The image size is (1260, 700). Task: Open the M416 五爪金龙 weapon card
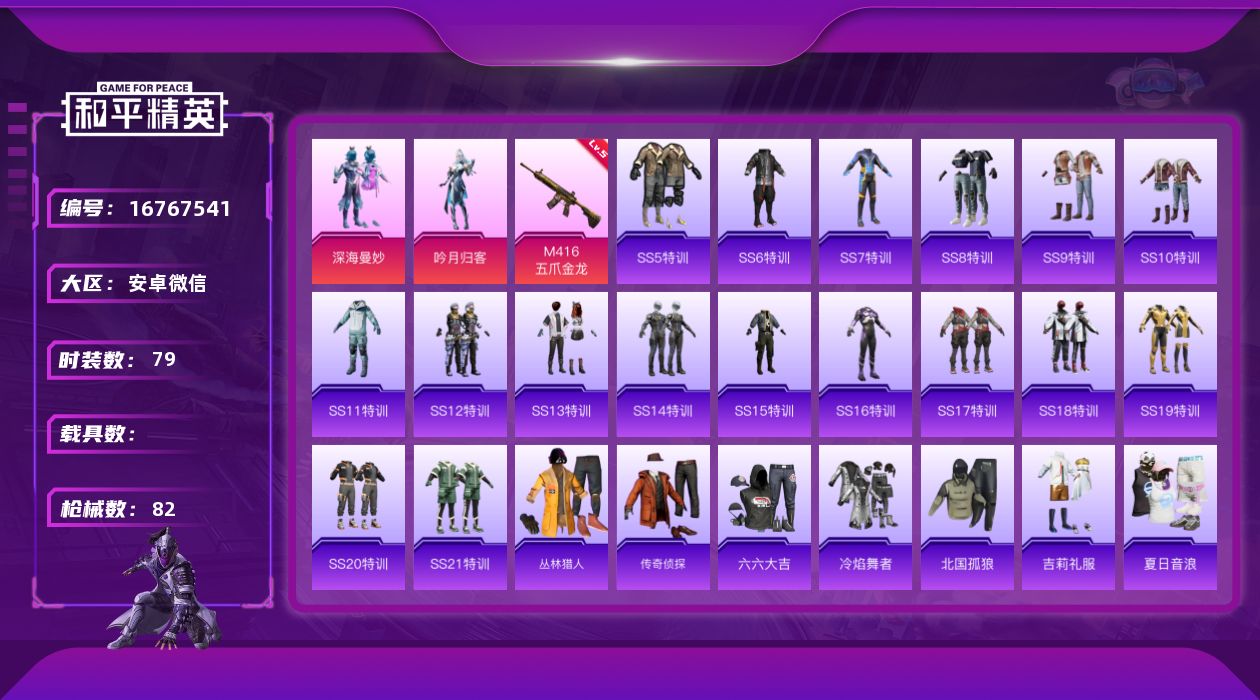point(561,211)
